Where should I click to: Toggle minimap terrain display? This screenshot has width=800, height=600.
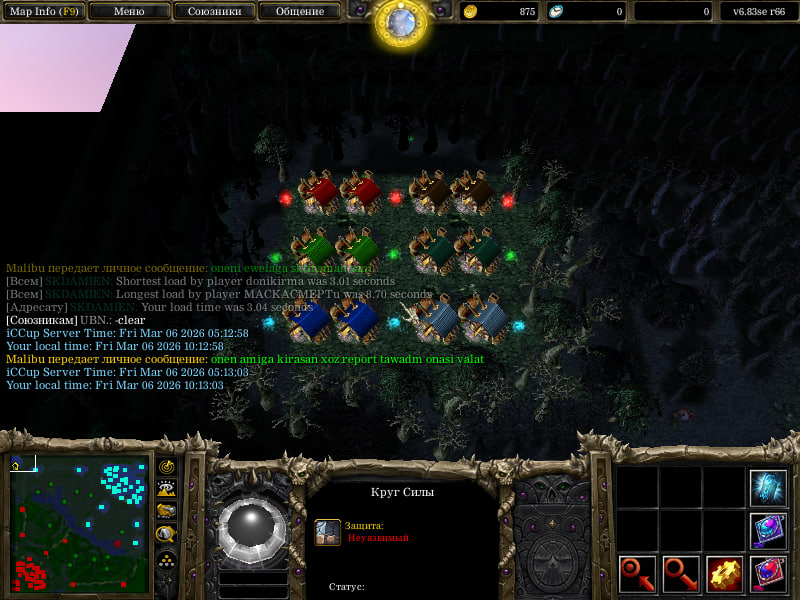pyautogui.click(x=167, y=489)
